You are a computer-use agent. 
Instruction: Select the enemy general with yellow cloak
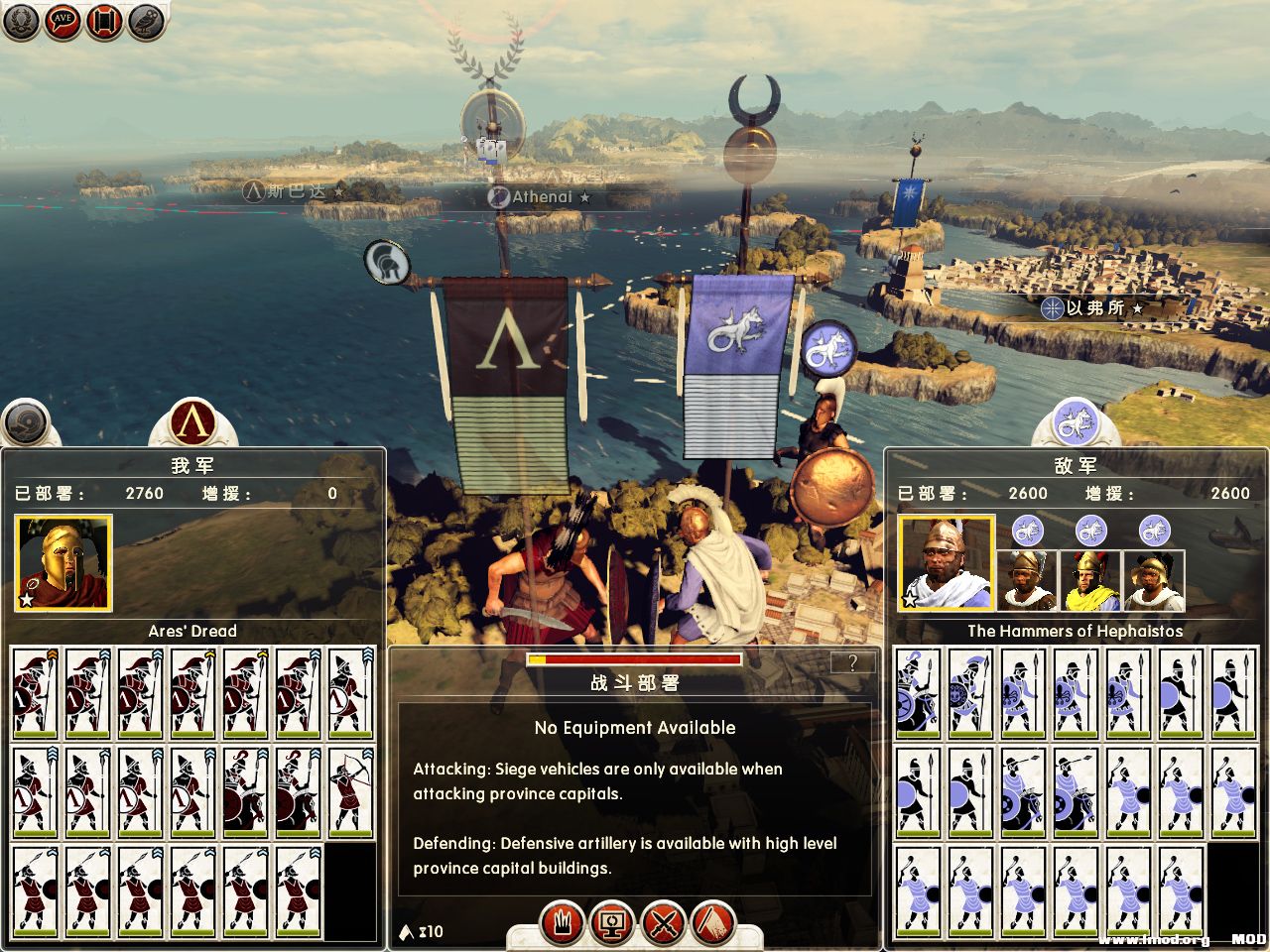[x=1090, y=581]
